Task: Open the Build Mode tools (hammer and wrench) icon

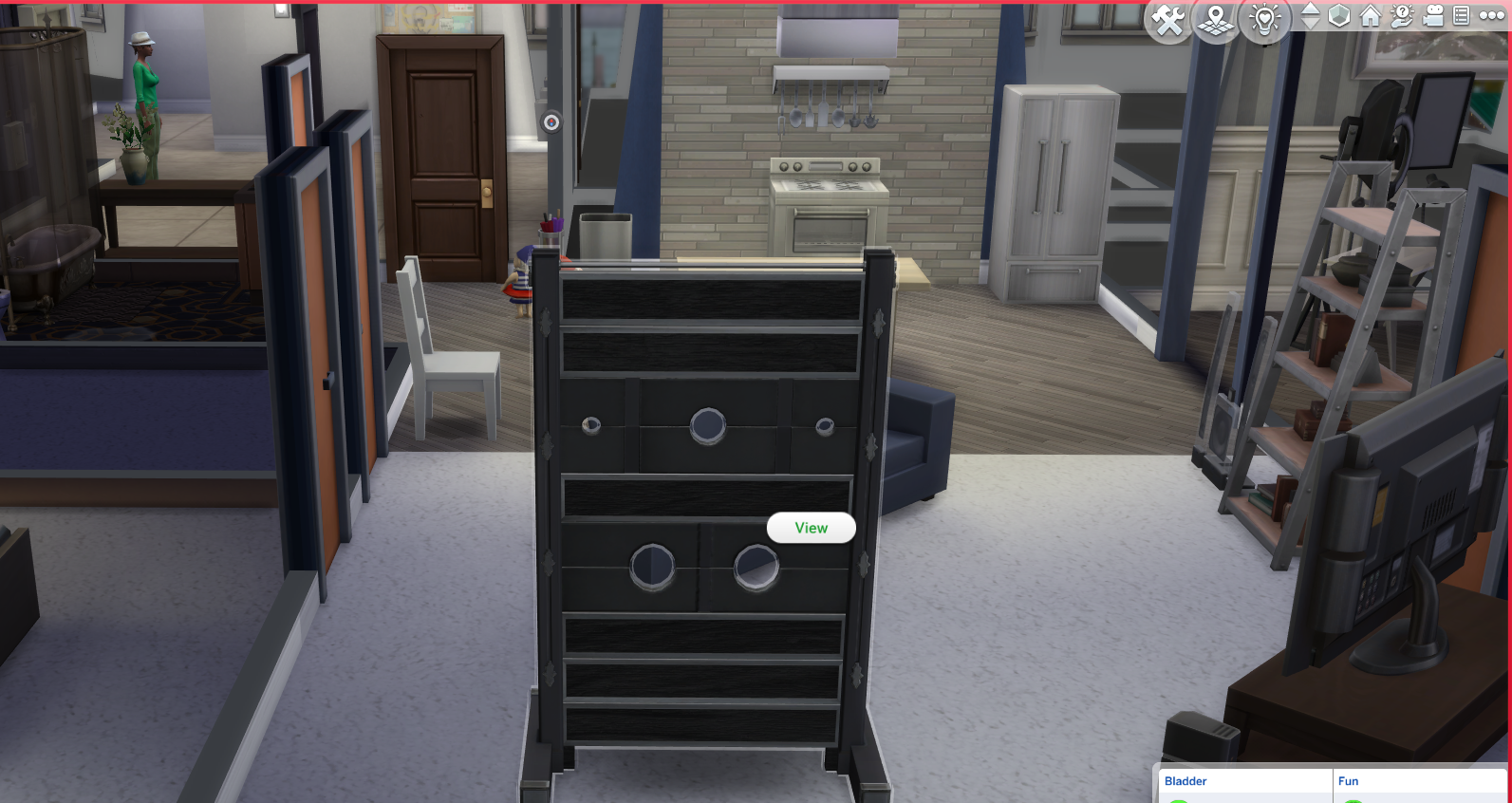Action: click(1167, 17)
